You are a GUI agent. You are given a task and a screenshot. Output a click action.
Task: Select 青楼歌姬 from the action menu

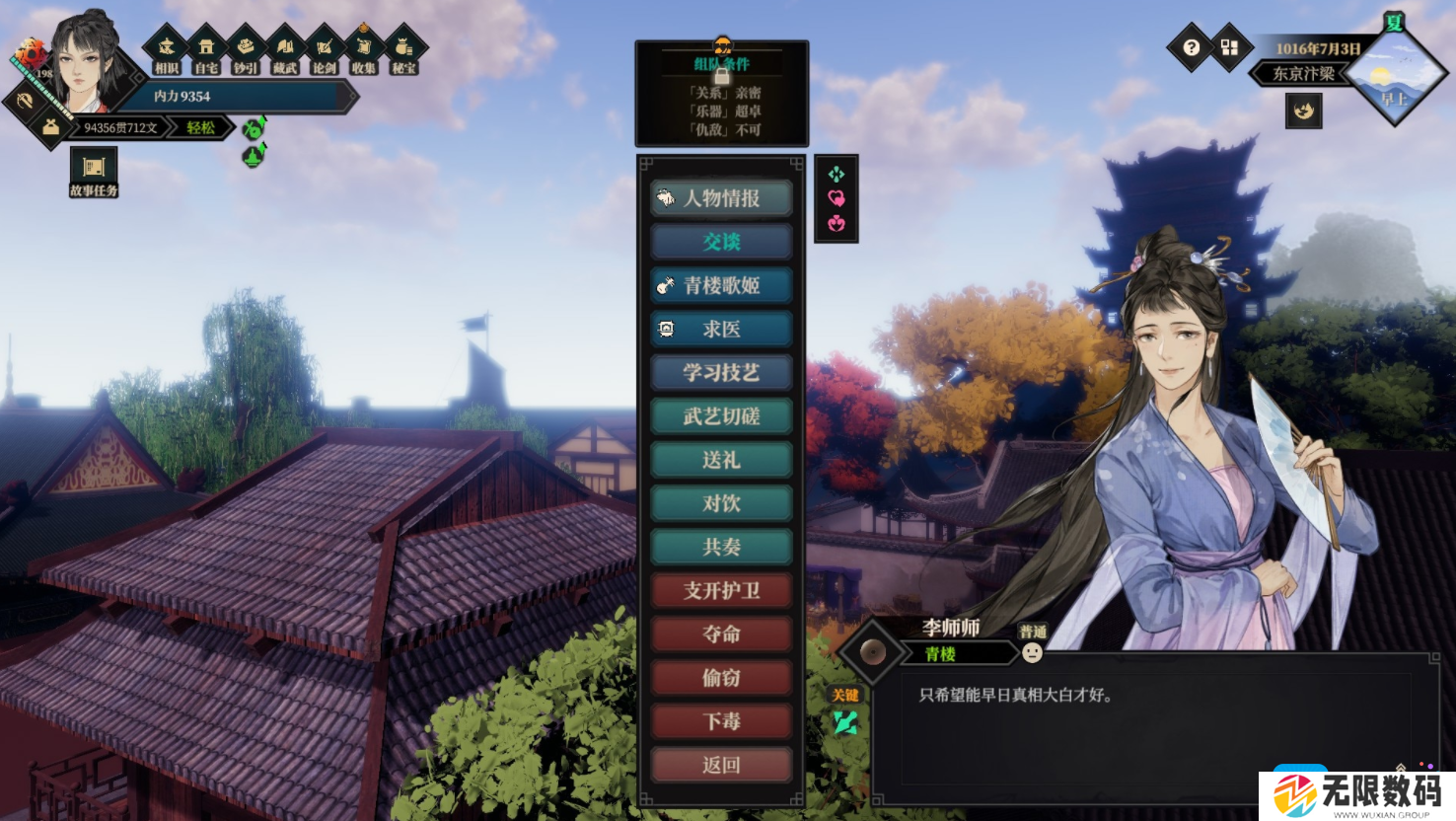[x=721, y=284]
